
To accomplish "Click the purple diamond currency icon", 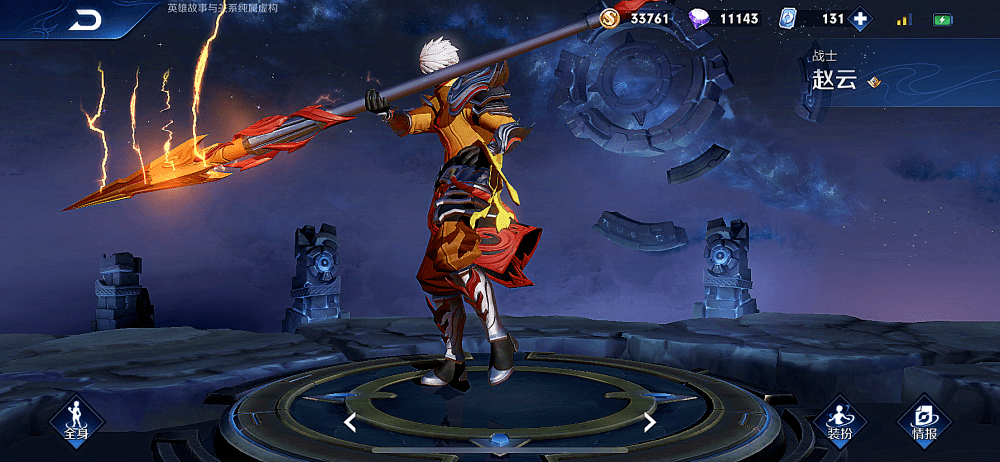I will 701,19.
